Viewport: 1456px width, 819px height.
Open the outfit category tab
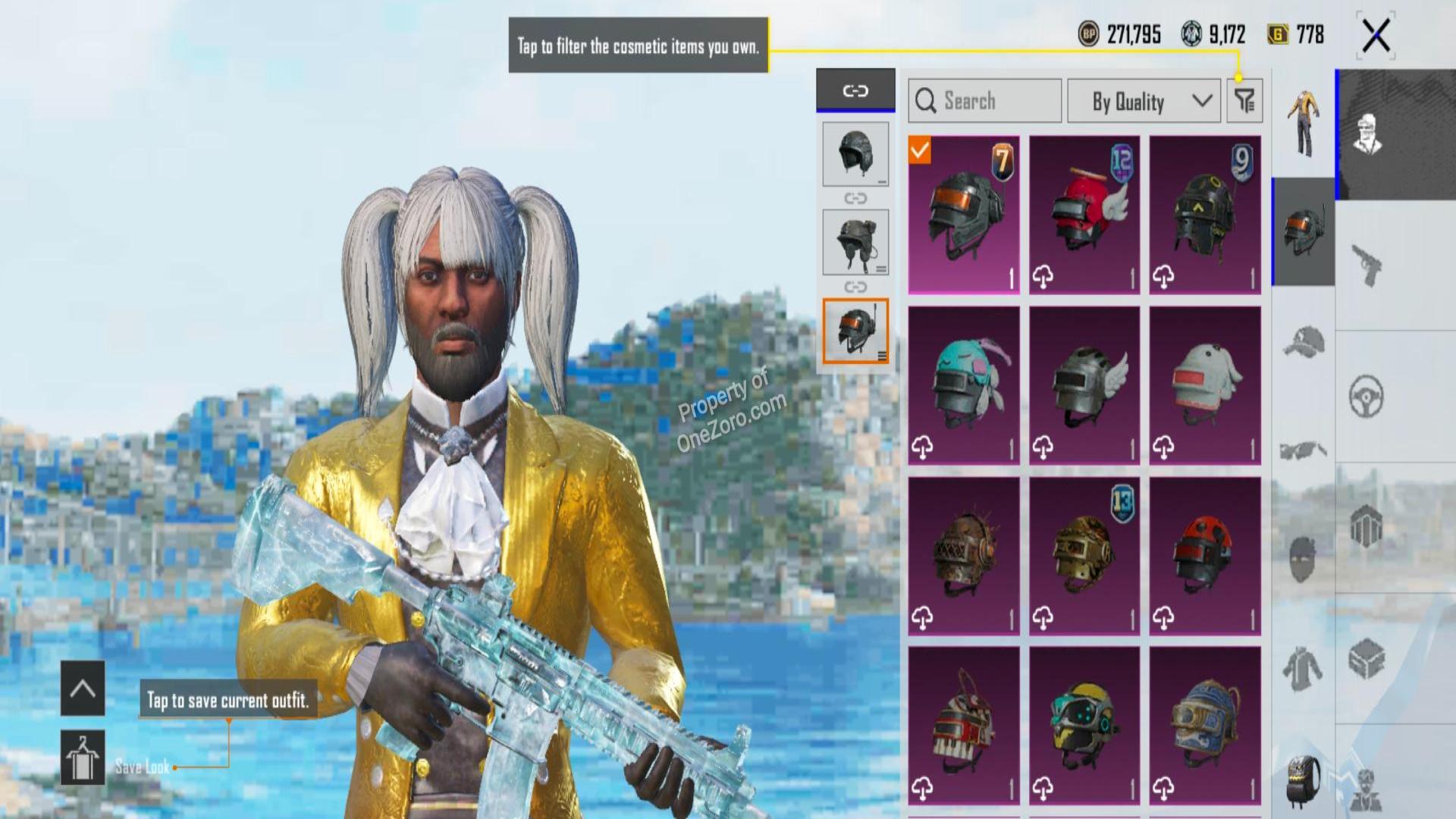click(1303, 123)
